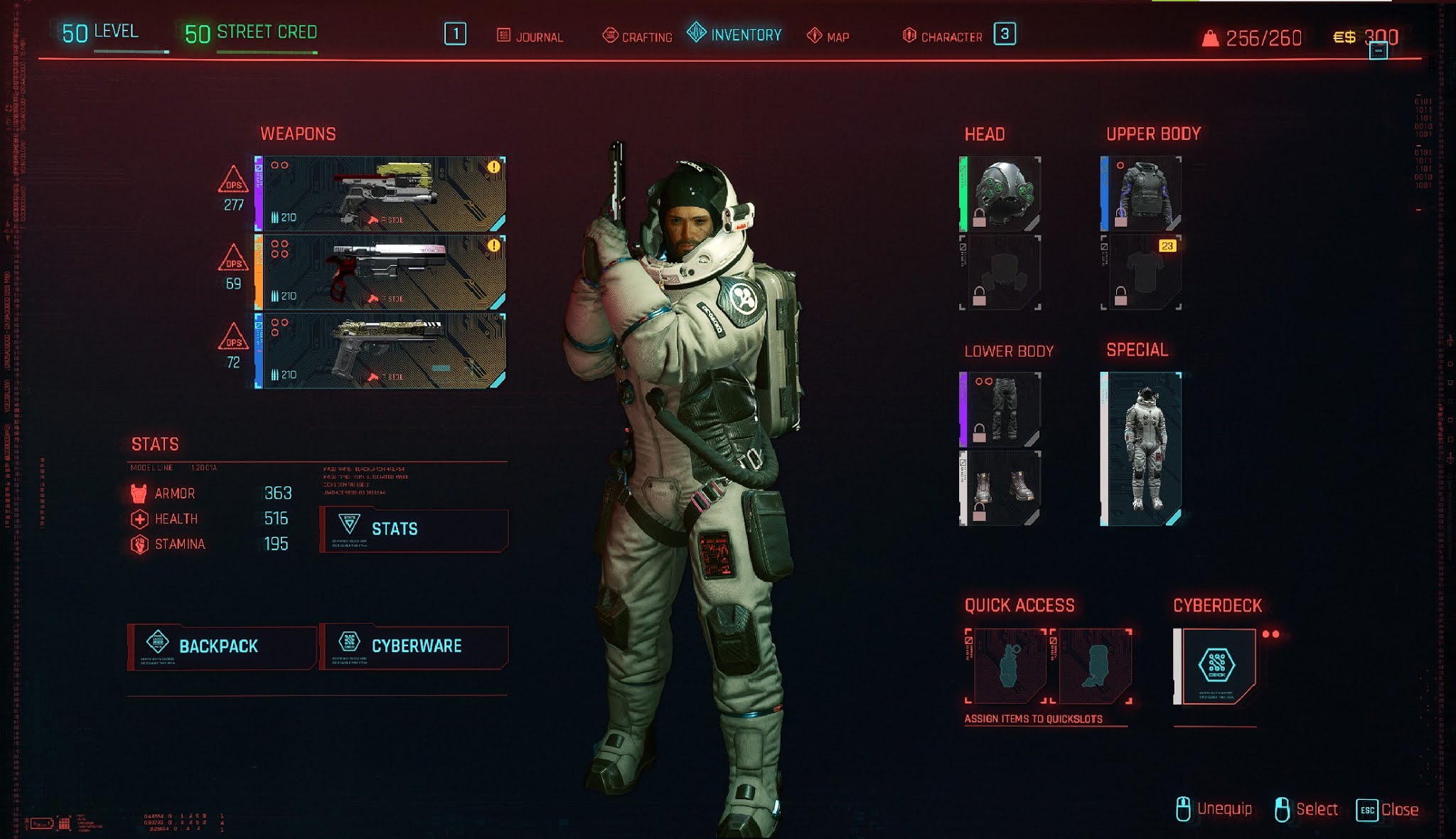Switch to the Inventory tab

742,33
